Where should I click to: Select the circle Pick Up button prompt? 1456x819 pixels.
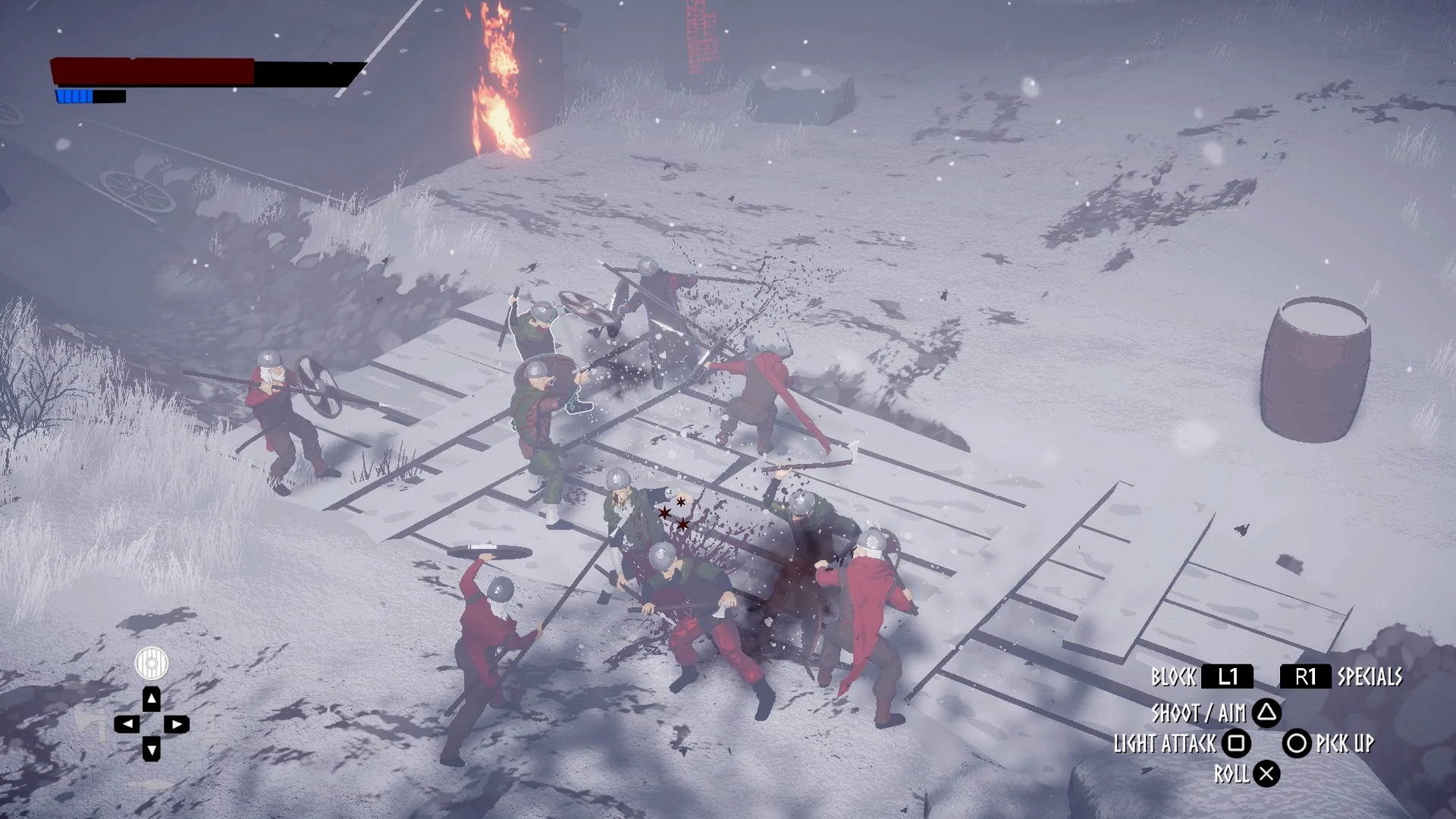coord(1297,745)
